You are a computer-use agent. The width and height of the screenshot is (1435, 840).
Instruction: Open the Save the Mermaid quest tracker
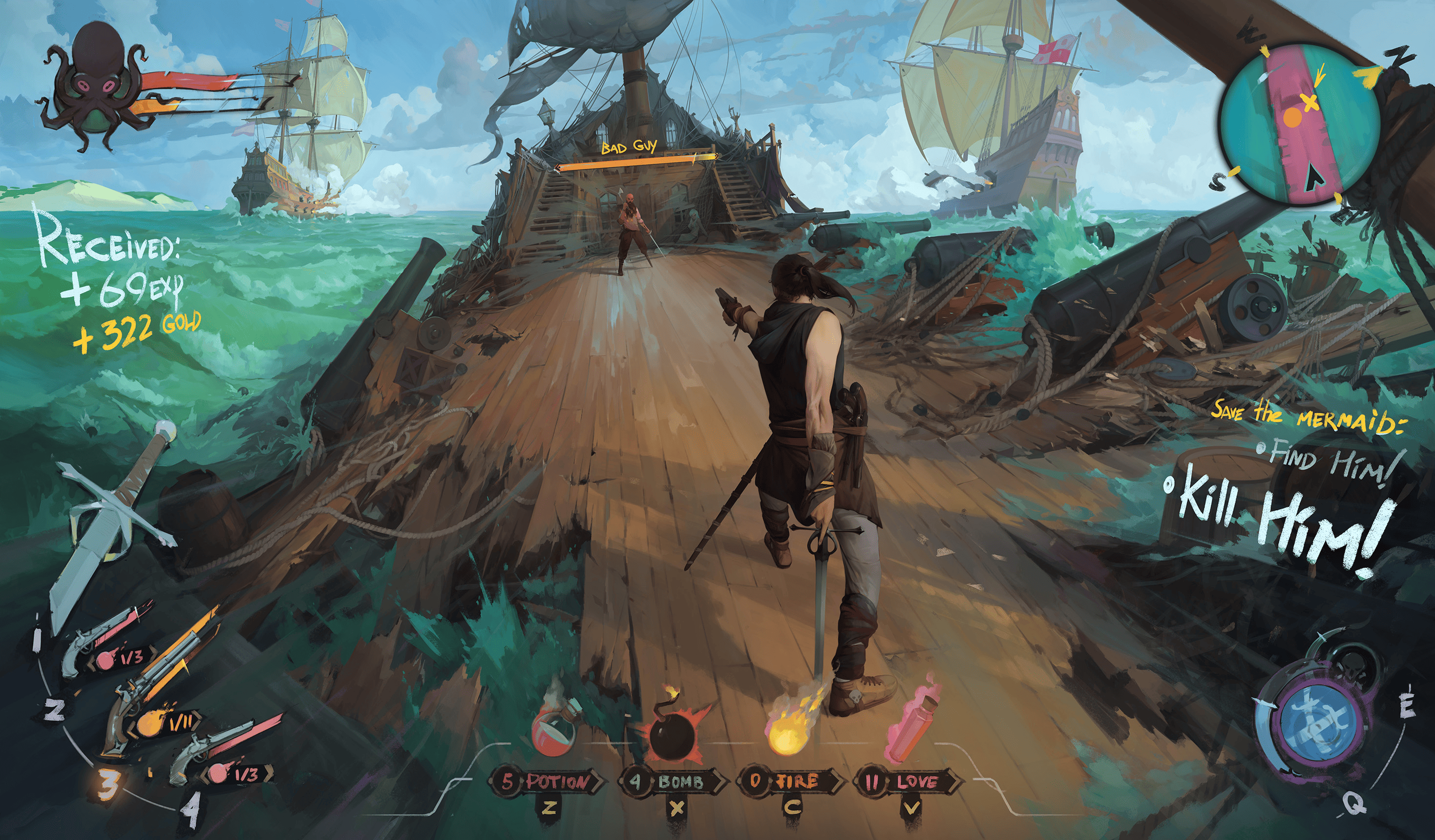click(x=1307, y=415)
